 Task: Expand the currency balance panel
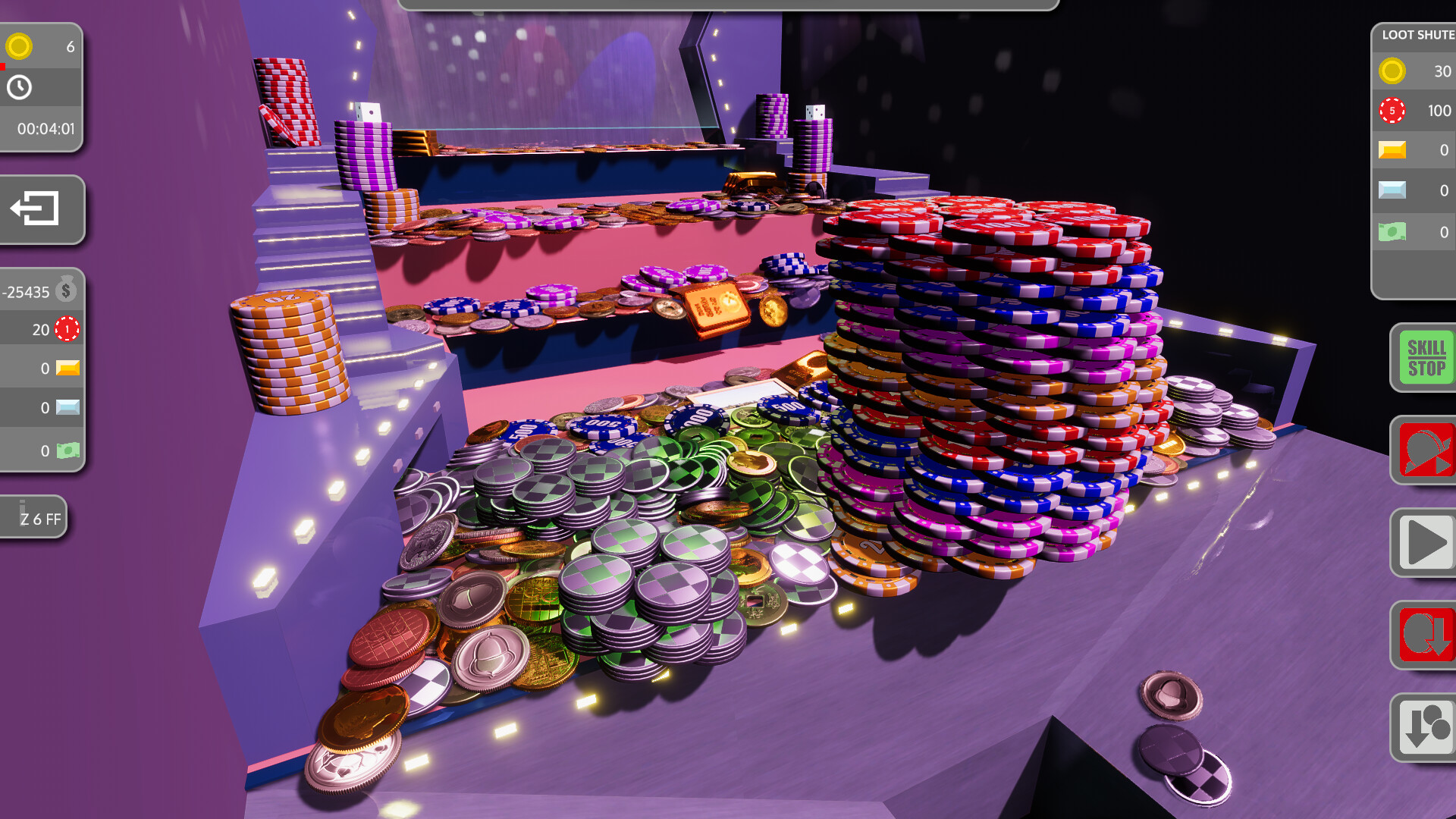[x=42, y=368]
